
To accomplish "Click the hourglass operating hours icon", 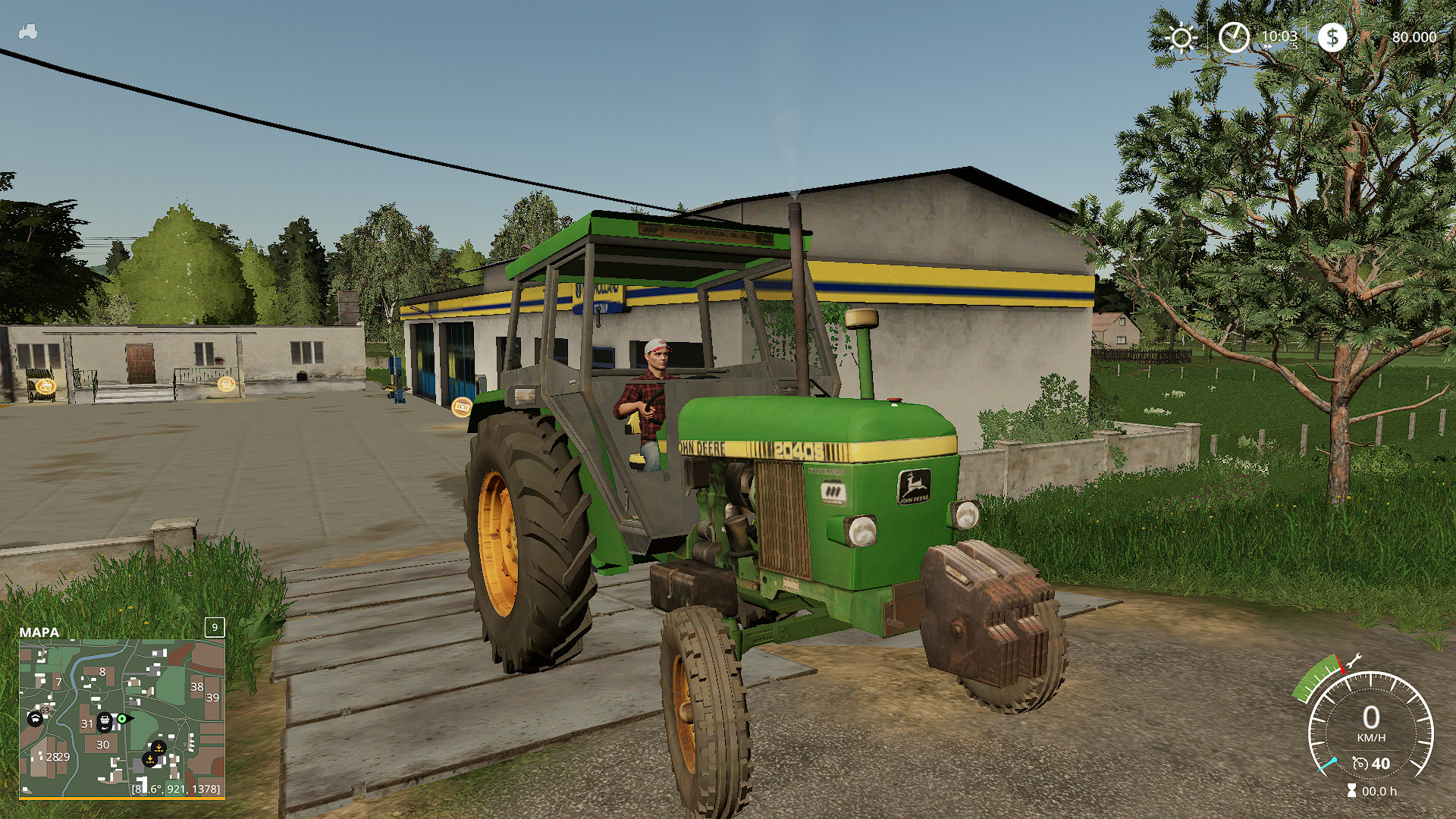I will (x=1351, y=789).
